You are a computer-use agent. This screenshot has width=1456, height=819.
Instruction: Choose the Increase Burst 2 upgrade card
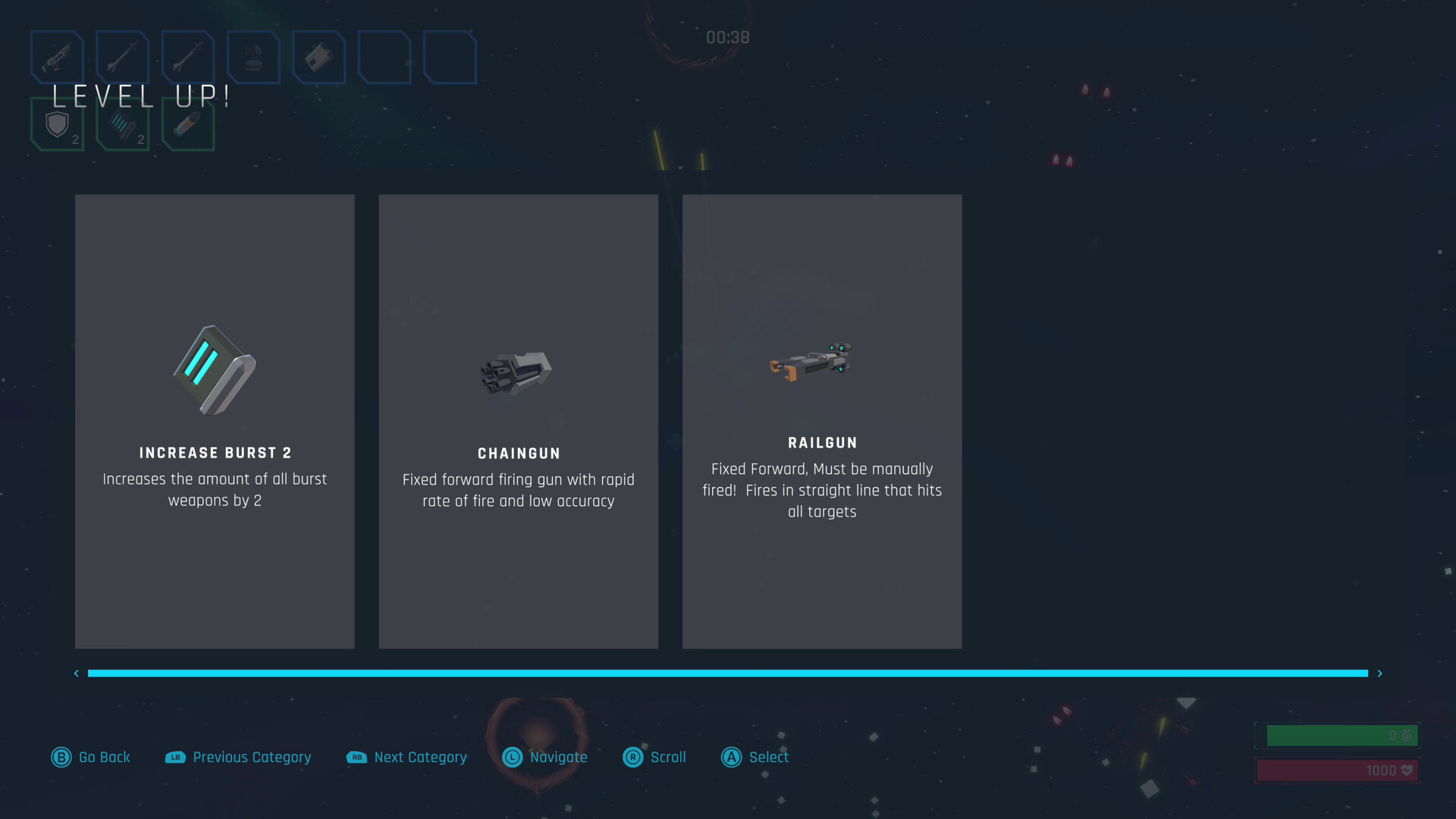pos(215,421)
